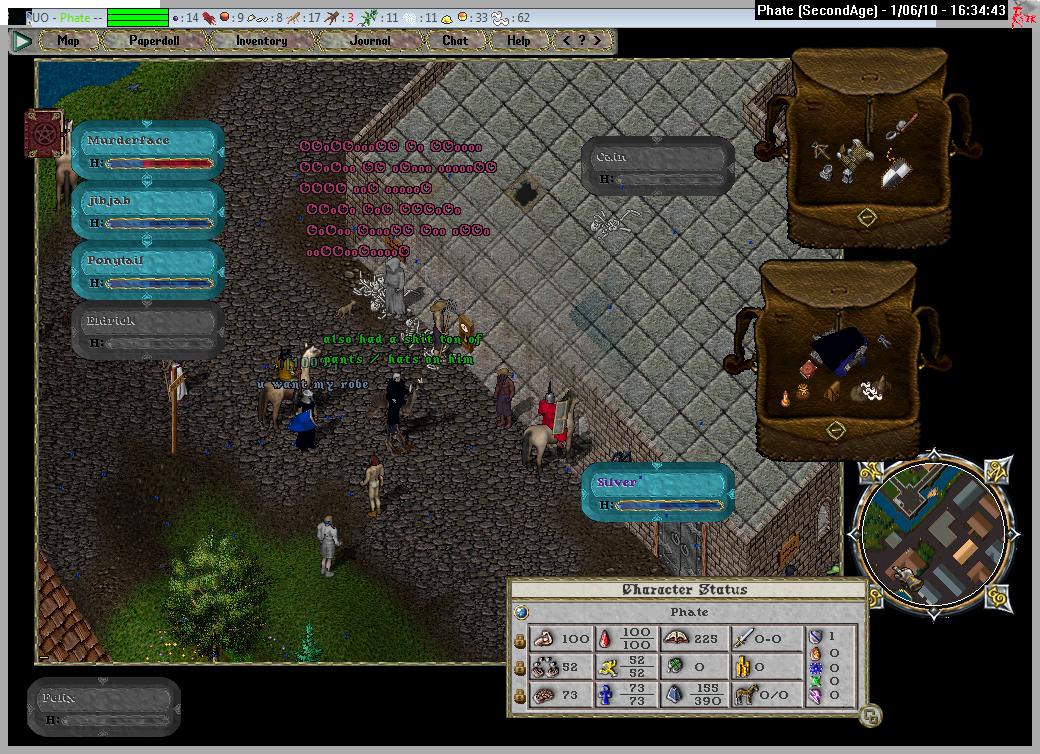Screen dimensions: 1040x754
Task: Open the Journal
Action: point(370,41)
